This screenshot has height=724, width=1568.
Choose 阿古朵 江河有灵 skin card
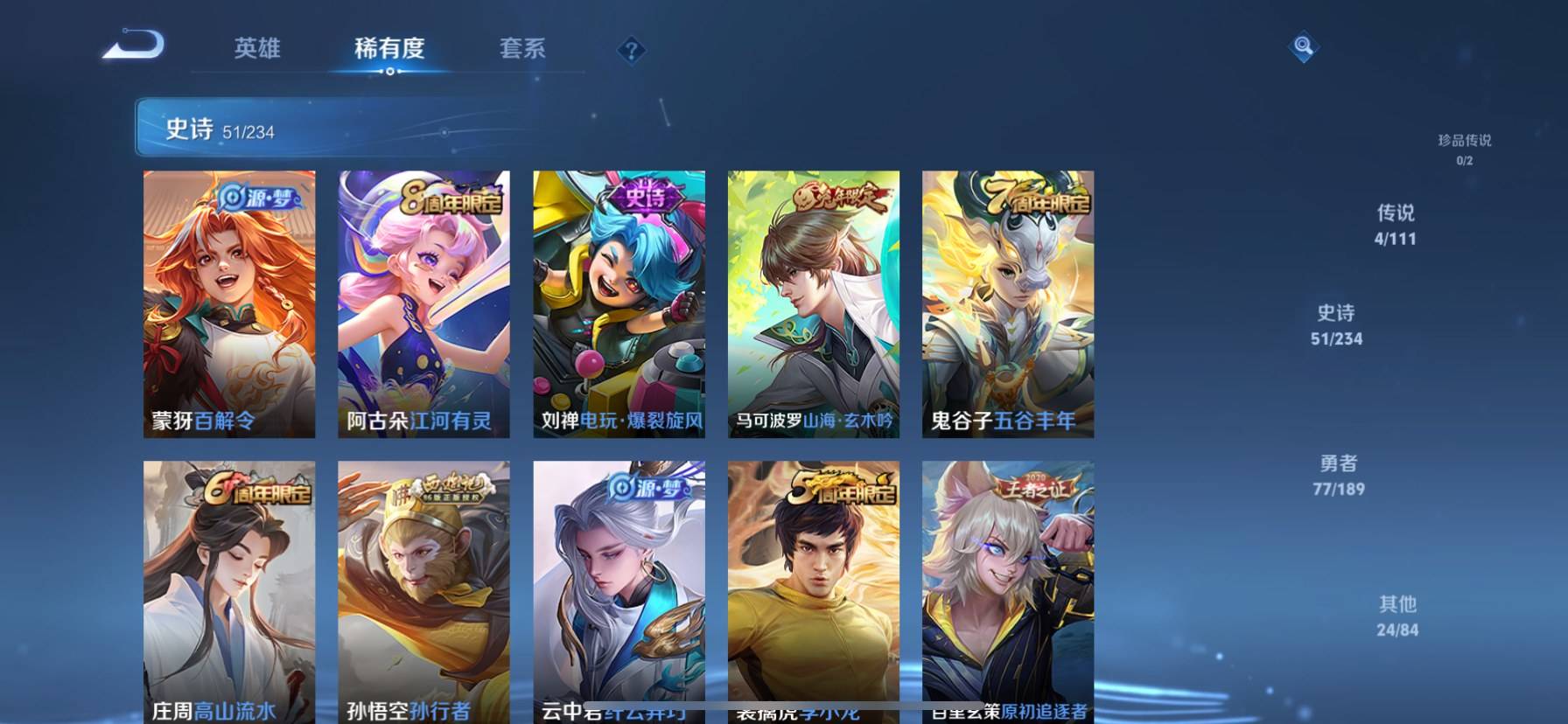[423, 303]
